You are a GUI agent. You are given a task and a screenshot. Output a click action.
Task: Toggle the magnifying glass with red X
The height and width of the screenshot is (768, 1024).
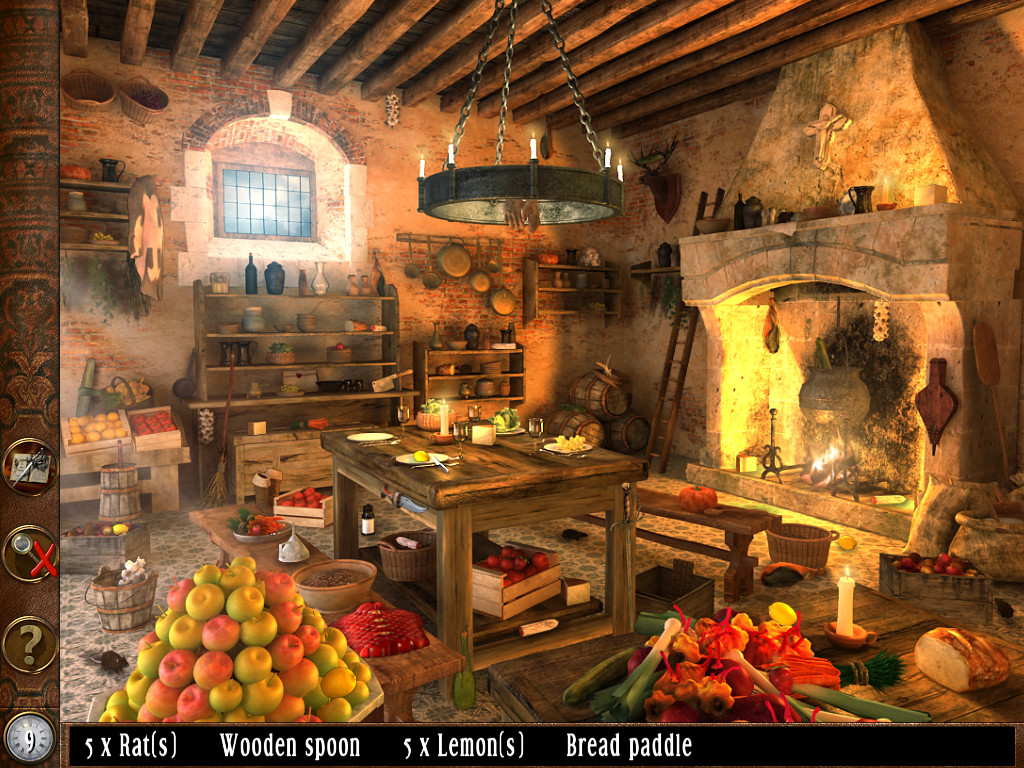click(x=29, y=553)
